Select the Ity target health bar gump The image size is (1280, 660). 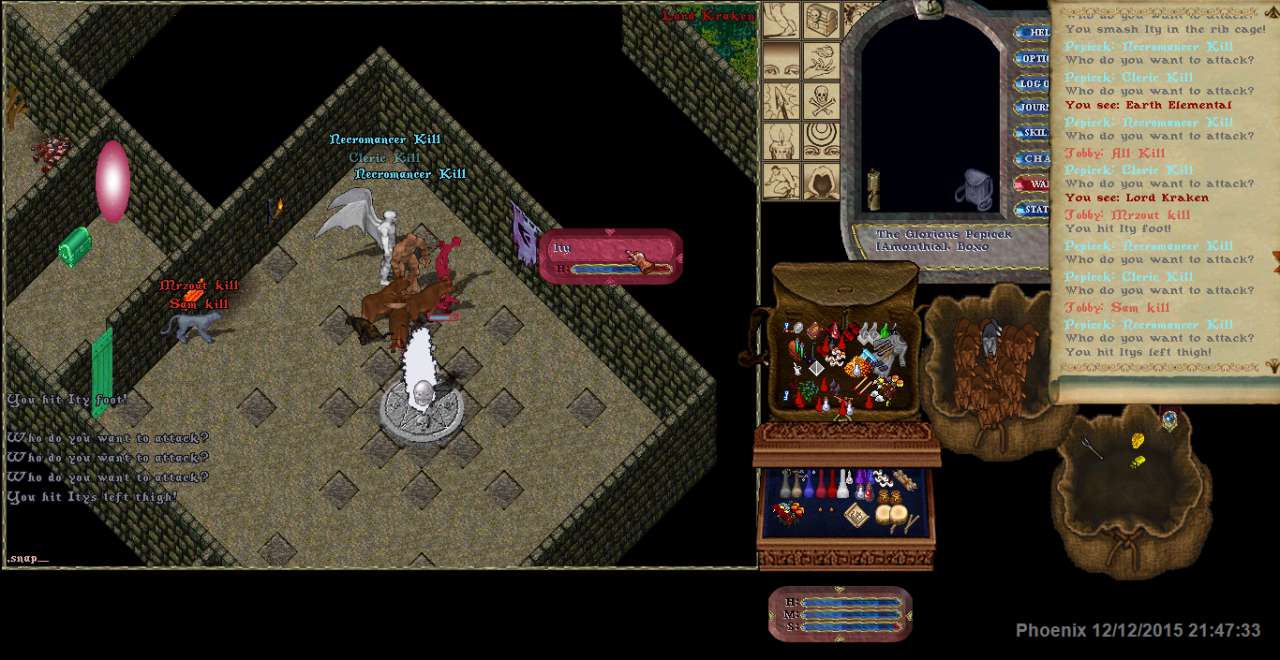(x=610, y=256)
